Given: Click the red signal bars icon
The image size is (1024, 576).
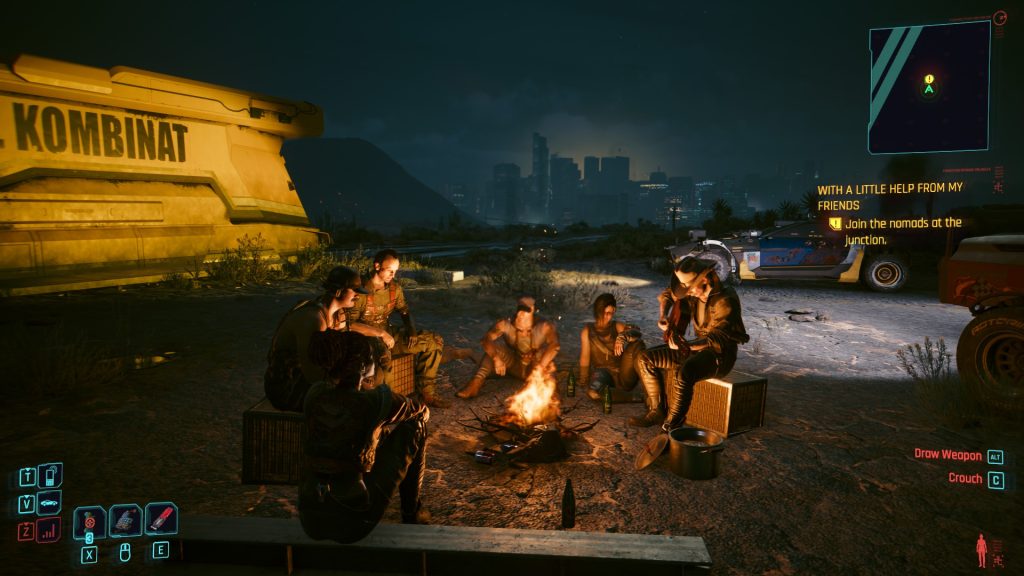Looking at the screenshot, I should pyautogui.click(x=49, y=530).
